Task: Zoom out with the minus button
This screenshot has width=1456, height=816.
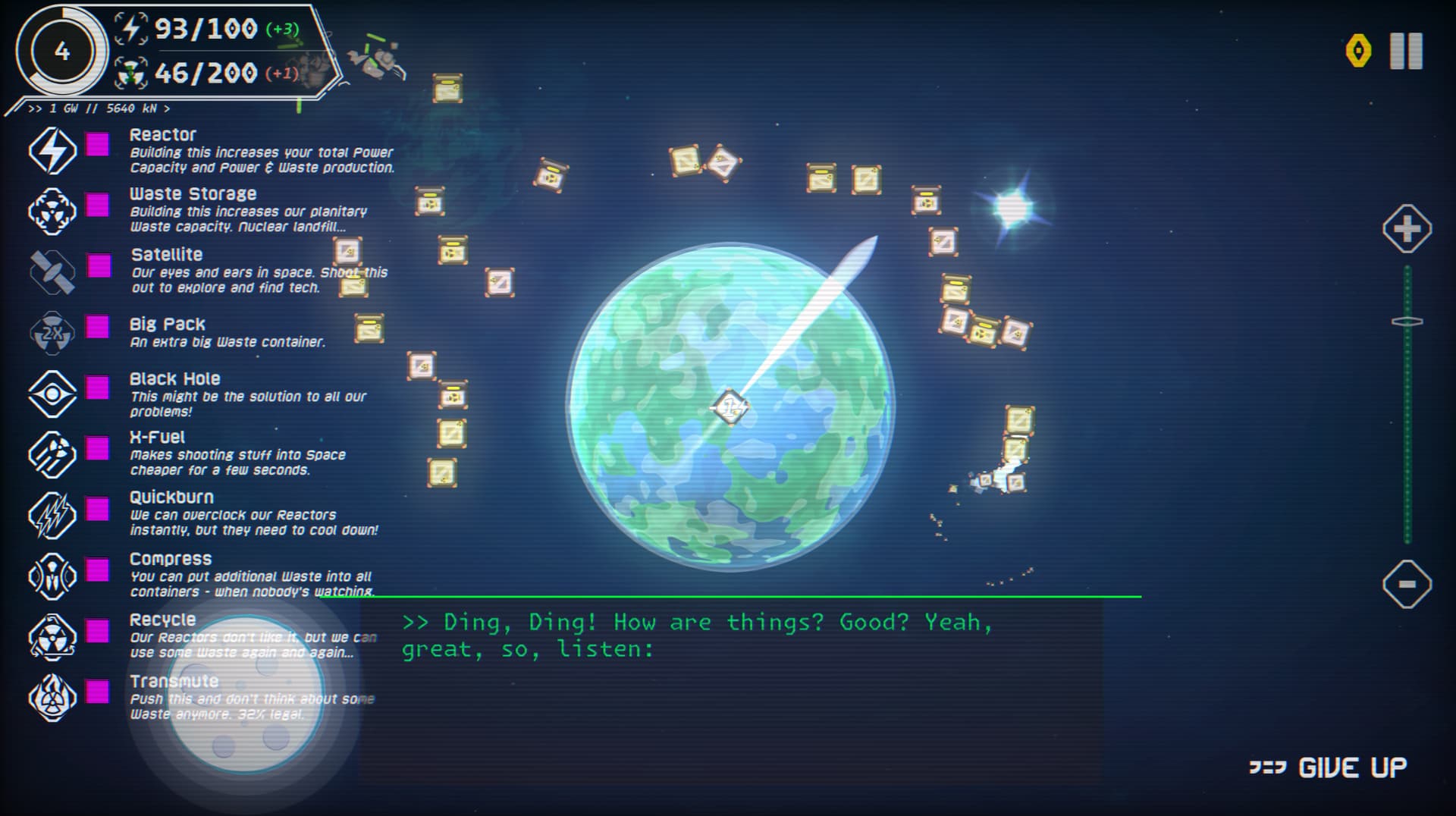Action: (1407, 583)
